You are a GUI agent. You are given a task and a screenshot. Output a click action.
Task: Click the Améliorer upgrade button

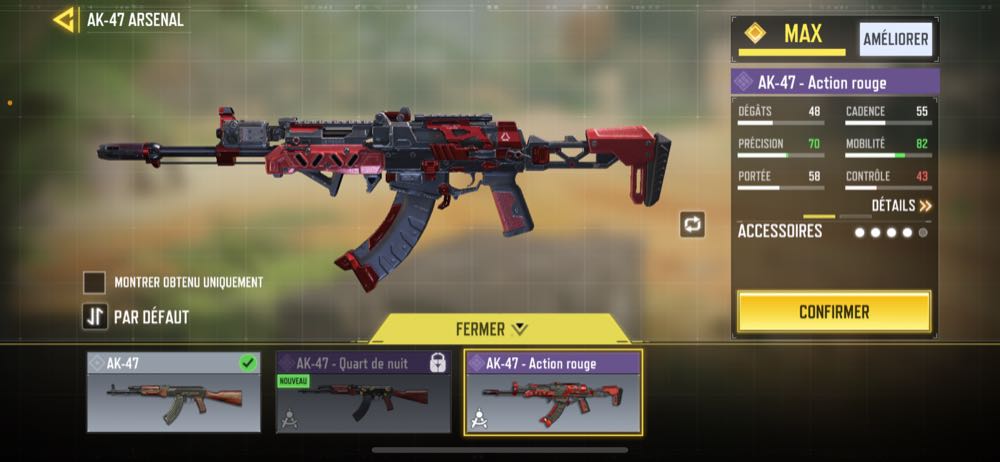tap(895, 40)
